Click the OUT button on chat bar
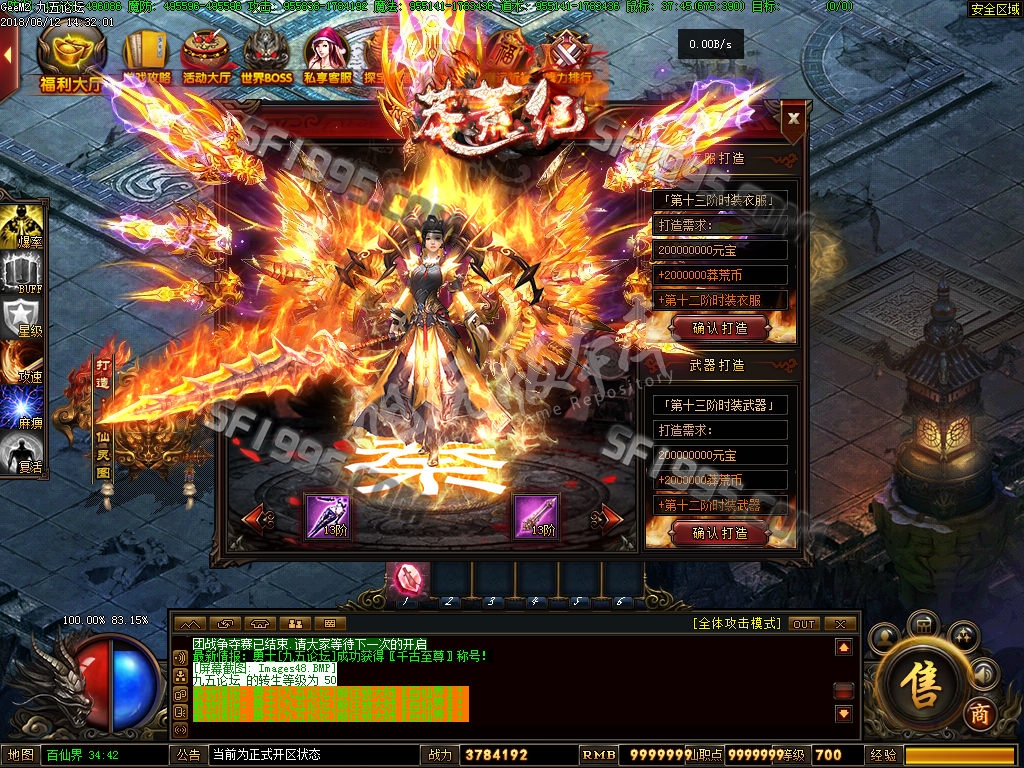The image size is (1024, 768). click(x=804, y=624)
